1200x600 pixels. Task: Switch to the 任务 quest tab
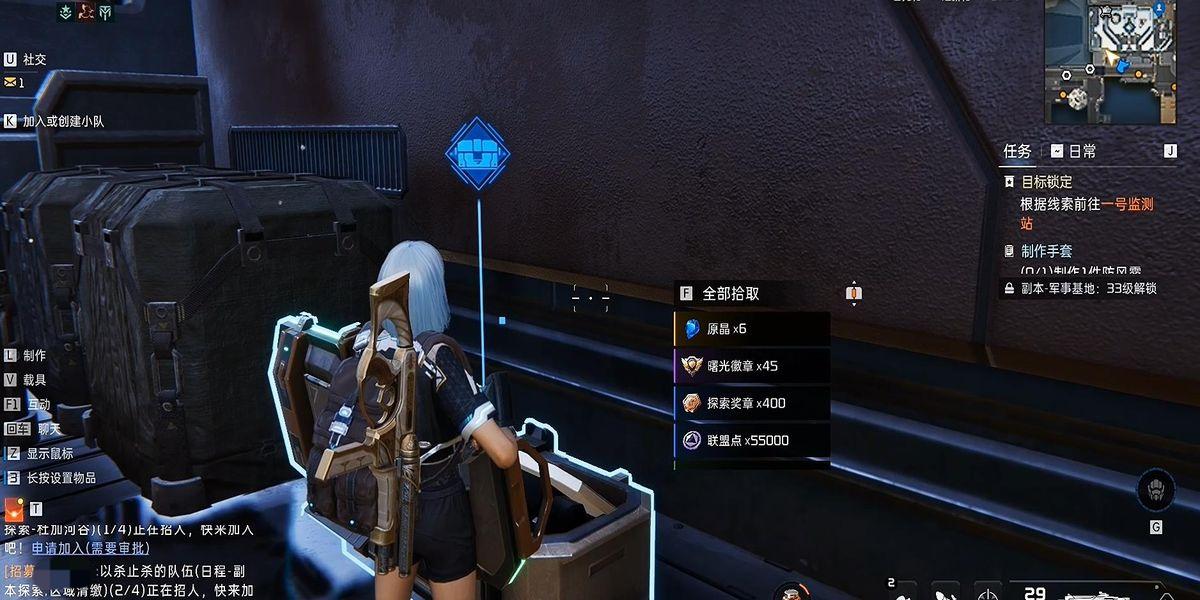click(1017, 151)
